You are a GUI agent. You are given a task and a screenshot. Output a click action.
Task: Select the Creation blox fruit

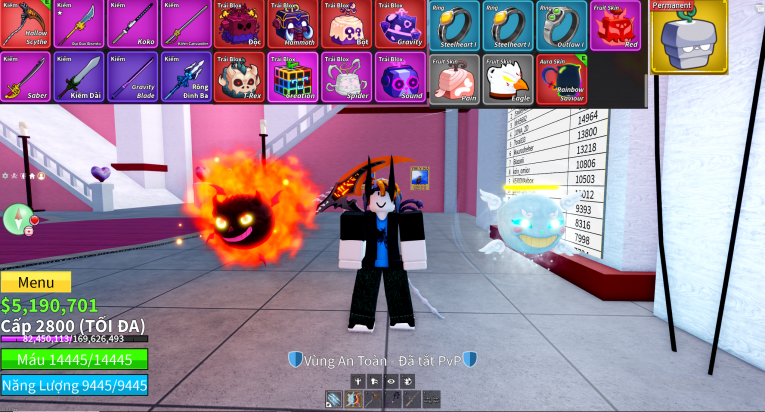(x=293, y=77)
